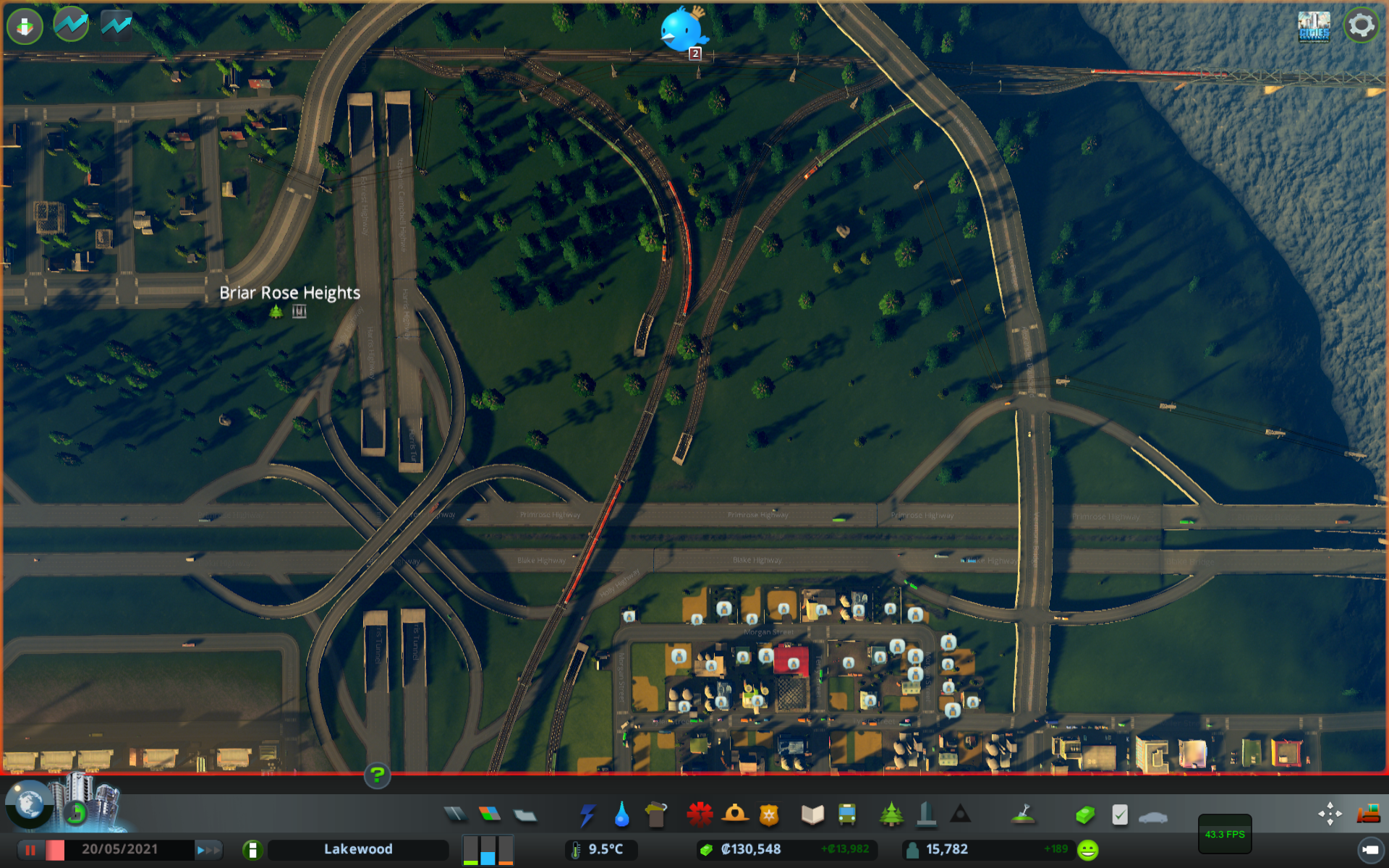Open the Landscaping tools menu
This screenshot has height=868, width=1389.
(x=1024, y=813)
